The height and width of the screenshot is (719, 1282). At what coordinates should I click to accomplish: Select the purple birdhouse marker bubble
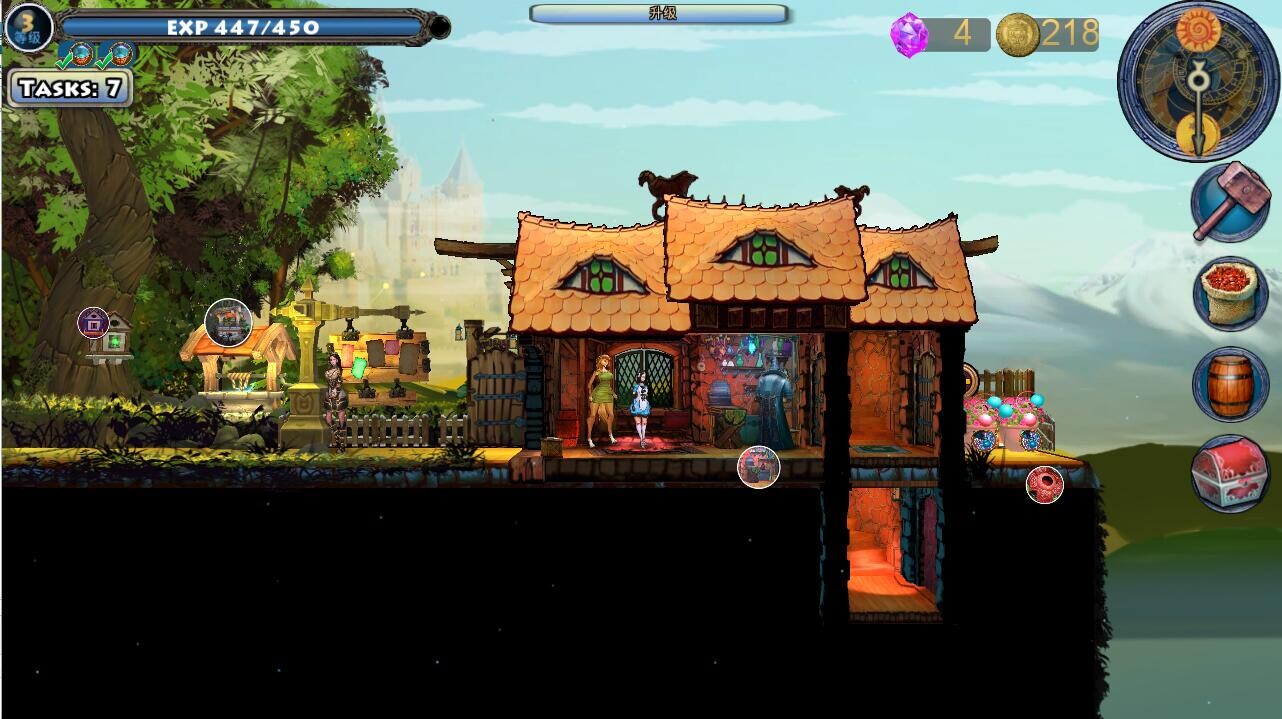pyautogui.click(x=93, y=322)
